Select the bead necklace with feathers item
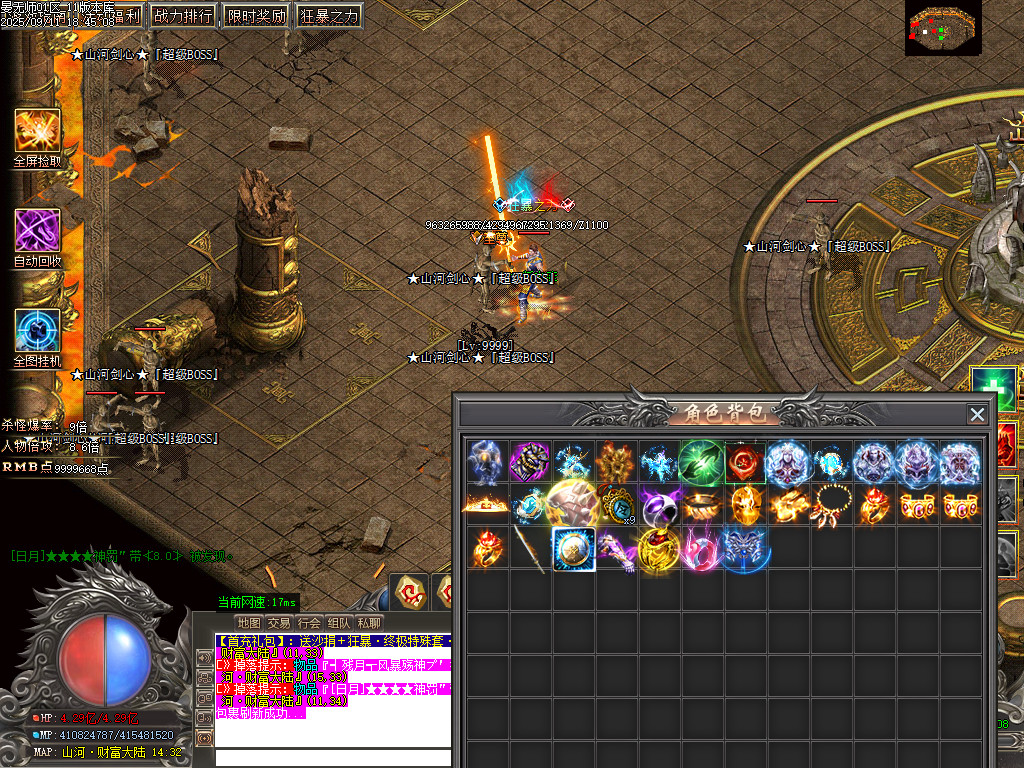This screenshot has height=768, width=1024. coord(831,506)
